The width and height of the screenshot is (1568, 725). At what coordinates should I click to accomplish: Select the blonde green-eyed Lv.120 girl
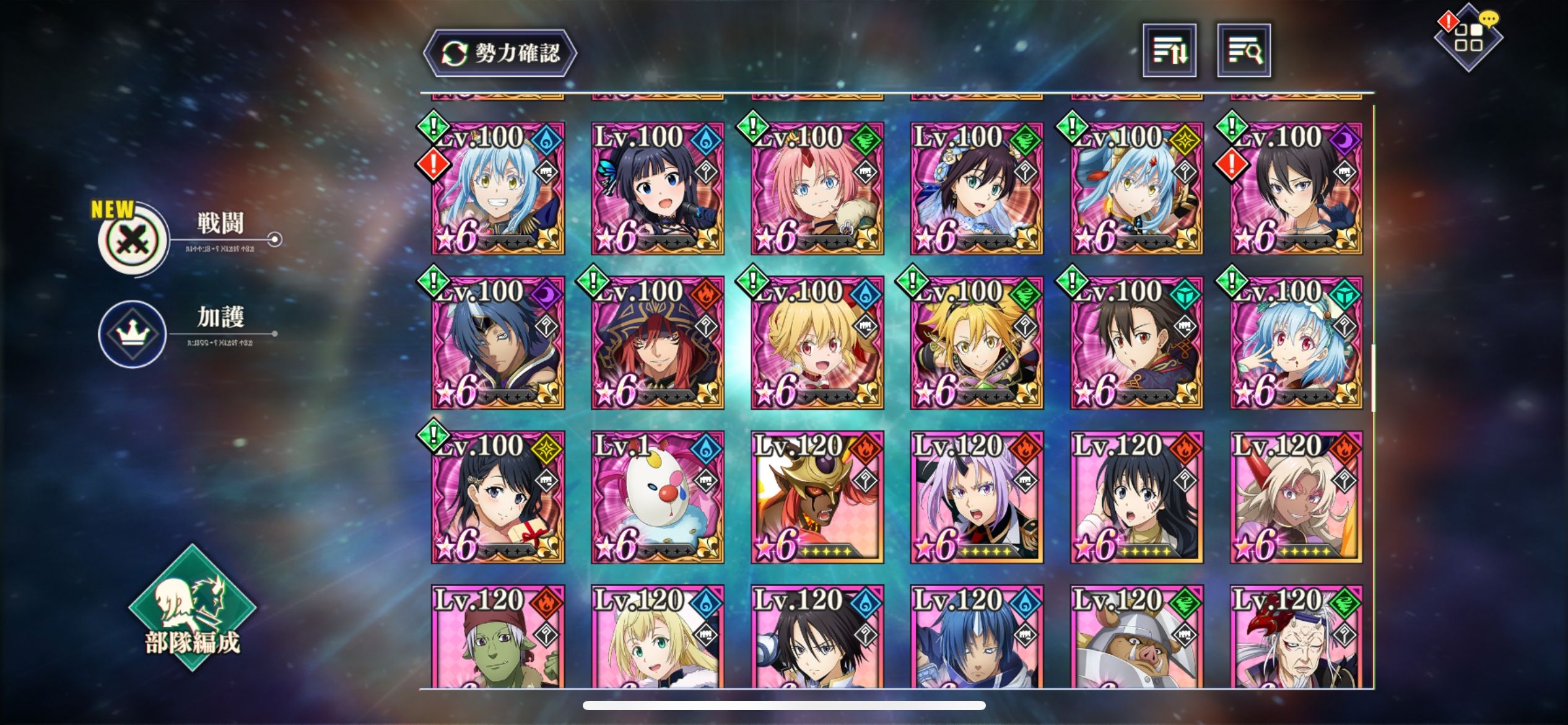click(x=657, y=638)
